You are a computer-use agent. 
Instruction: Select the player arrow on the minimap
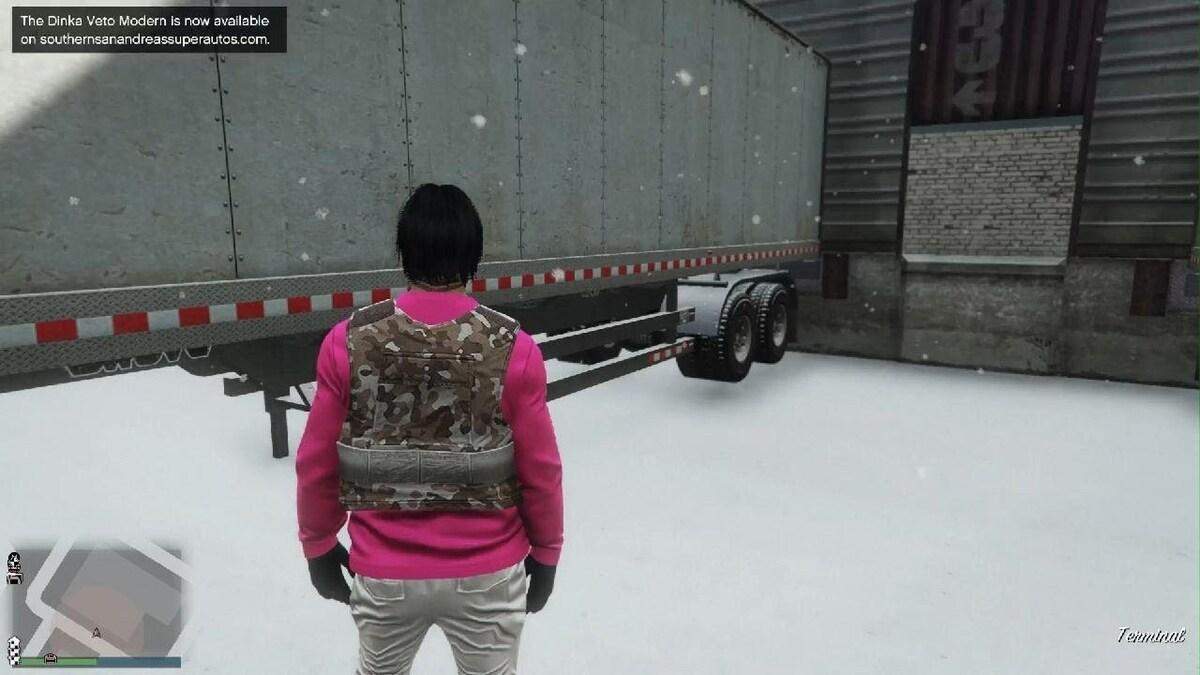coord(97,631)
